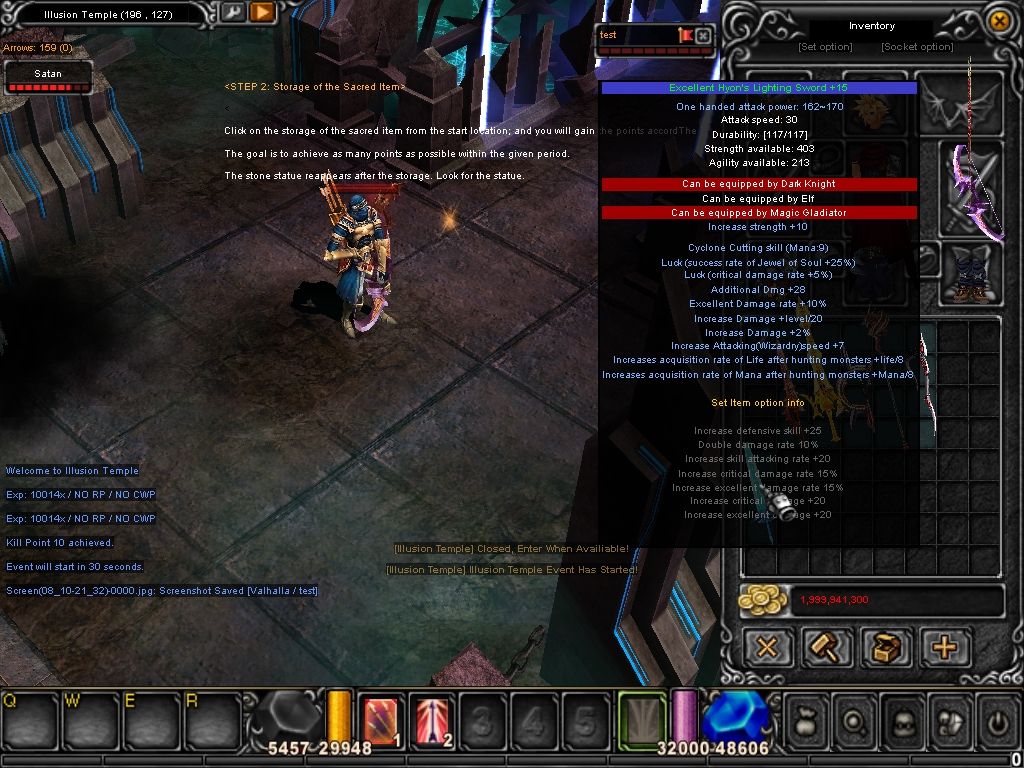This screenshot has width=1024, height=768.
Task: Open the current skill selector with green border
Action: [x=641, y=719]
